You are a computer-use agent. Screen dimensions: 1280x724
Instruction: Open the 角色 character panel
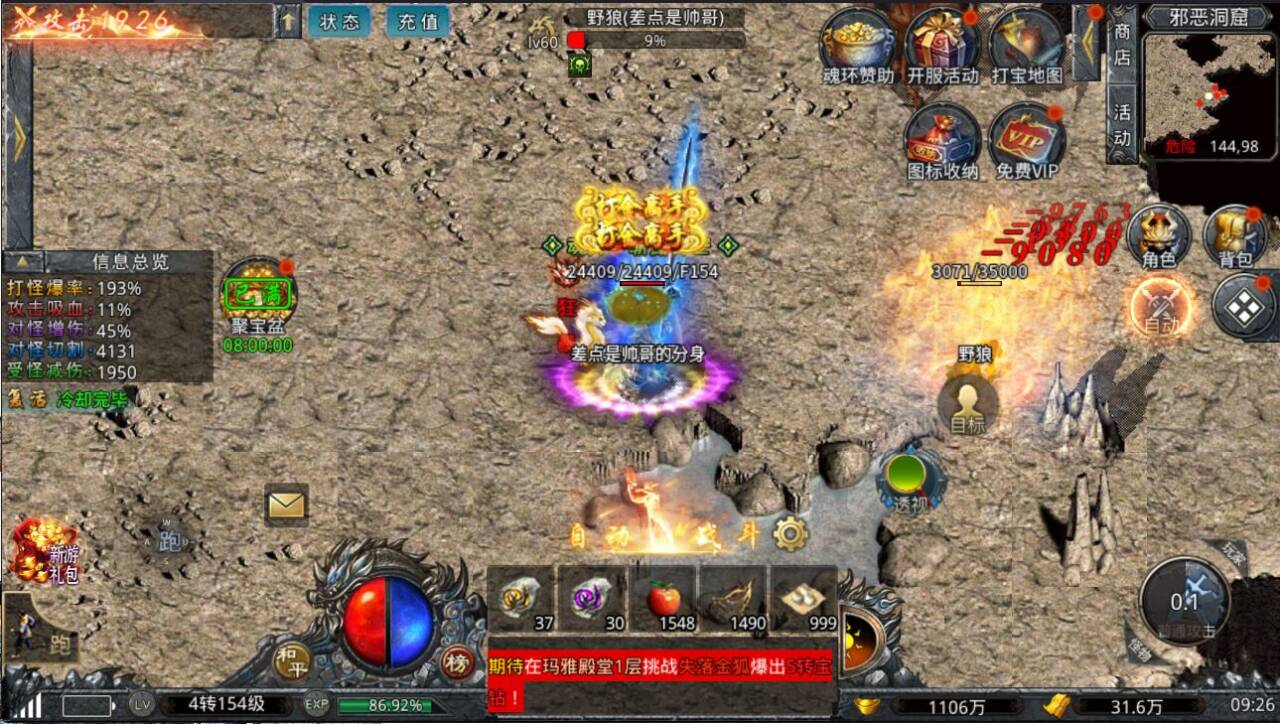[x=1158, y=237]
